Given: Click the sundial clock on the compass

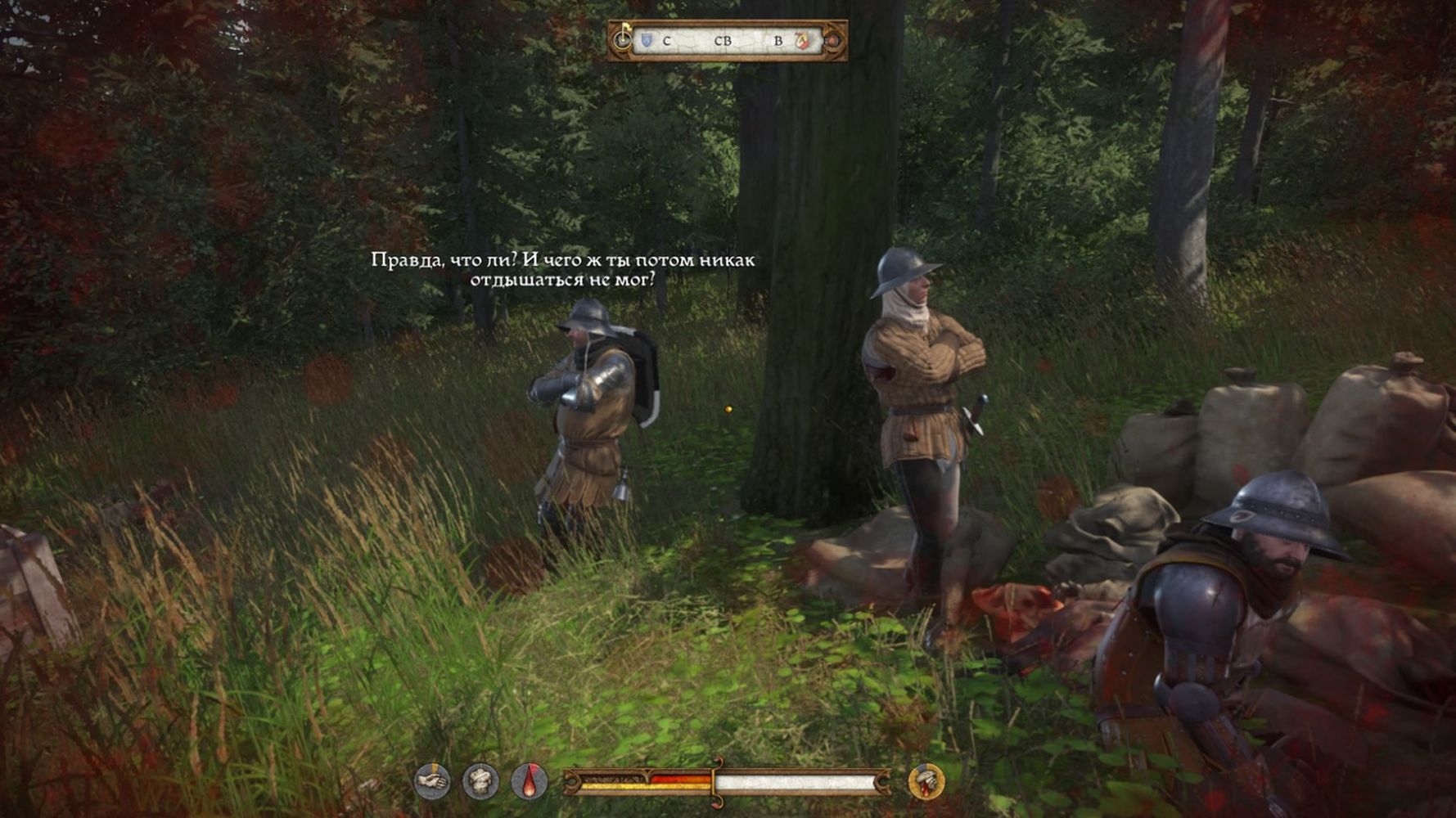Looking at the screenshot, I should coord(623,39).
